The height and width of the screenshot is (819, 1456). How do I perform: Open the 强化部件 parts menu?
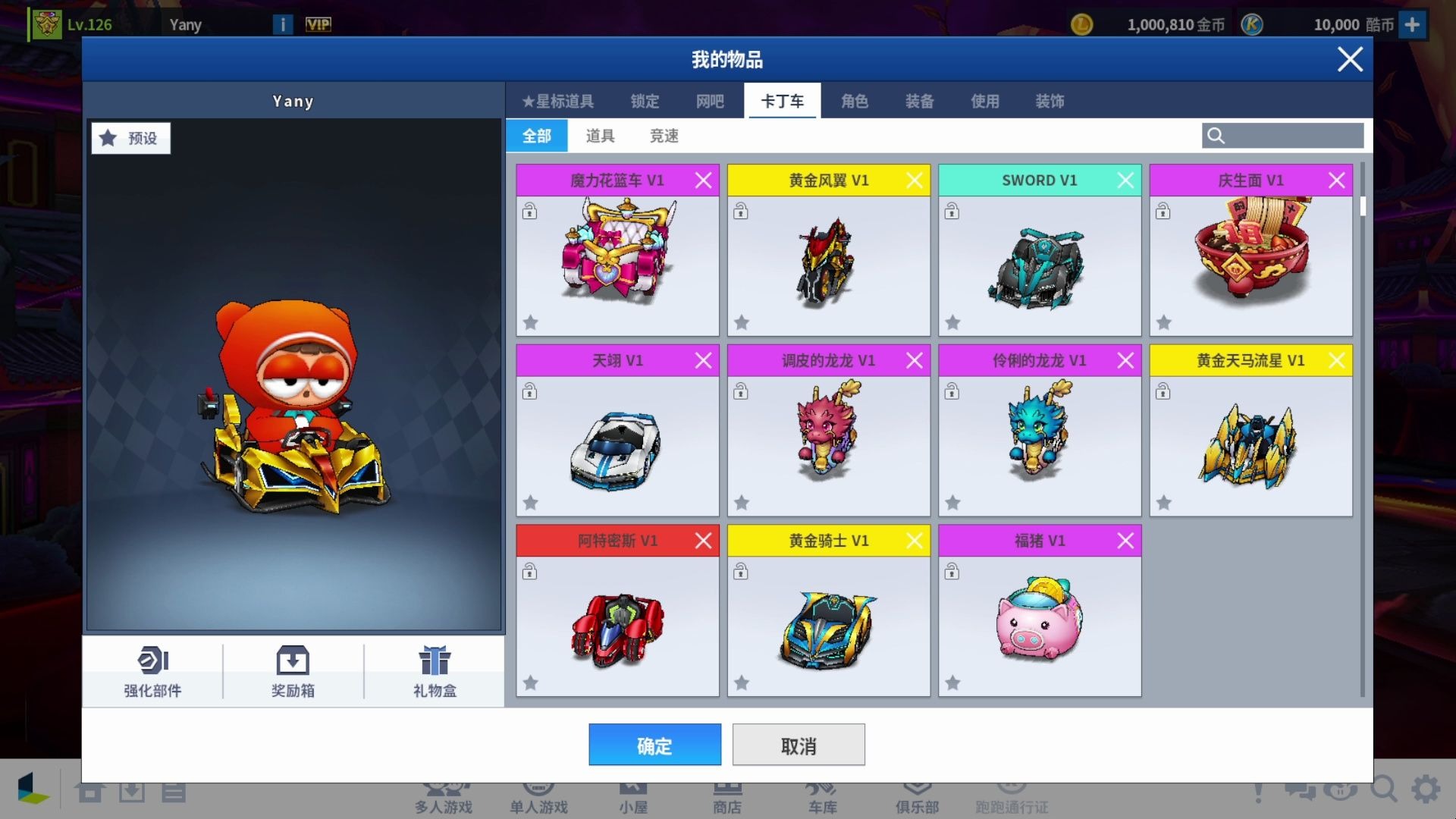point(152,670)
